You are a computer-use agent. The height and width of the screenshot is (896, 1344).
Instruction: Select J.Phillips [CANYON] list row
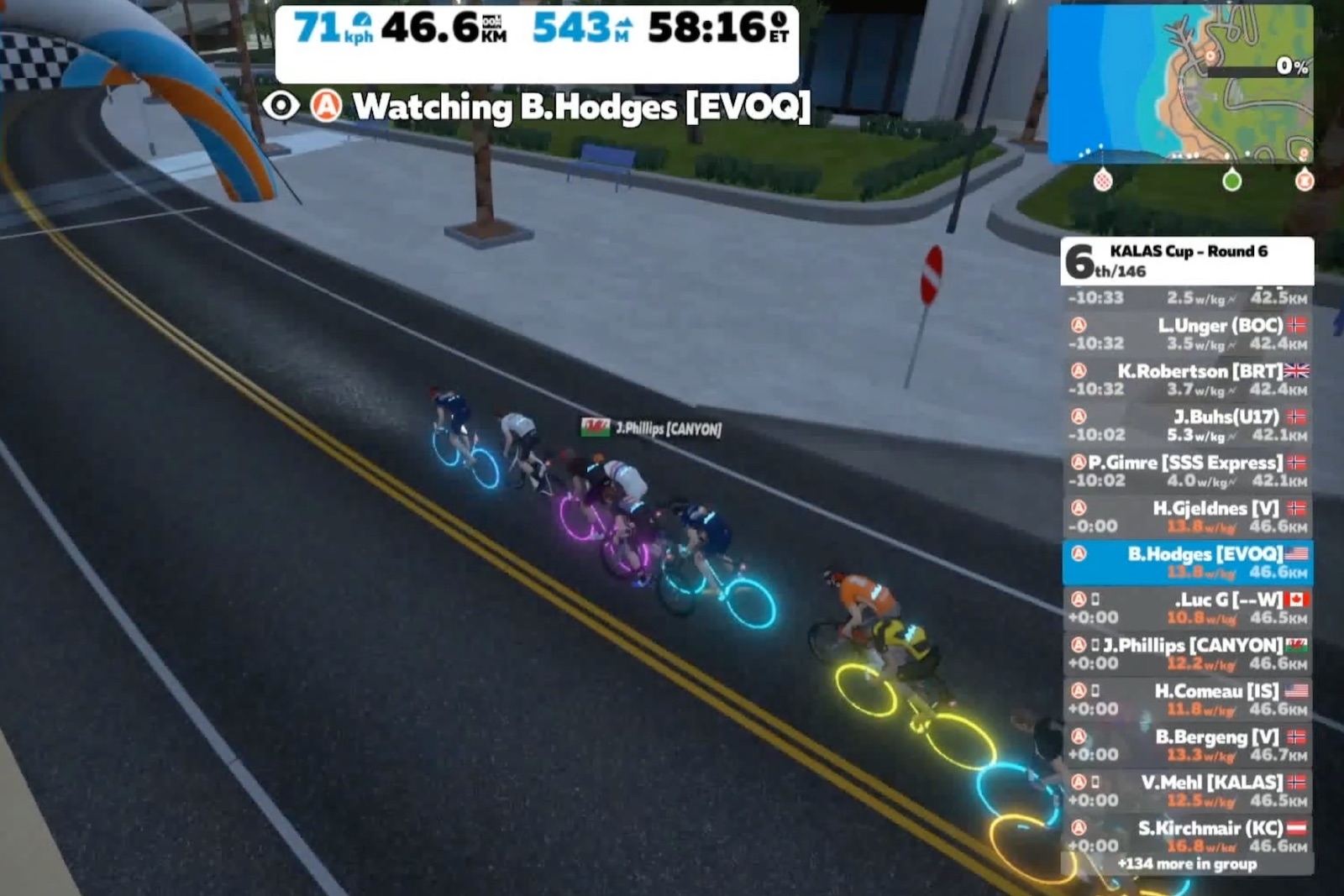(1188, 654)
